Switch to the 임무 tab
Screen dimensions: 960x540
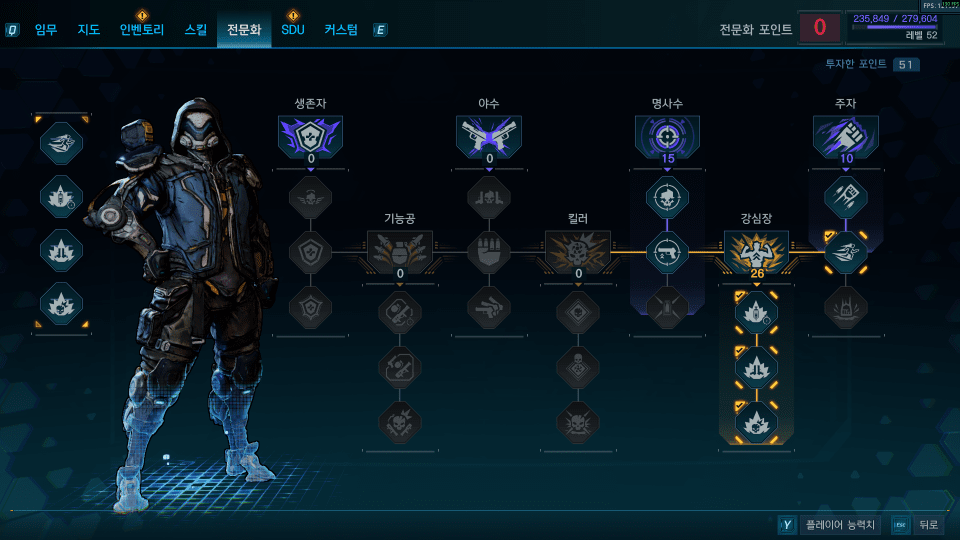(46, 30)
